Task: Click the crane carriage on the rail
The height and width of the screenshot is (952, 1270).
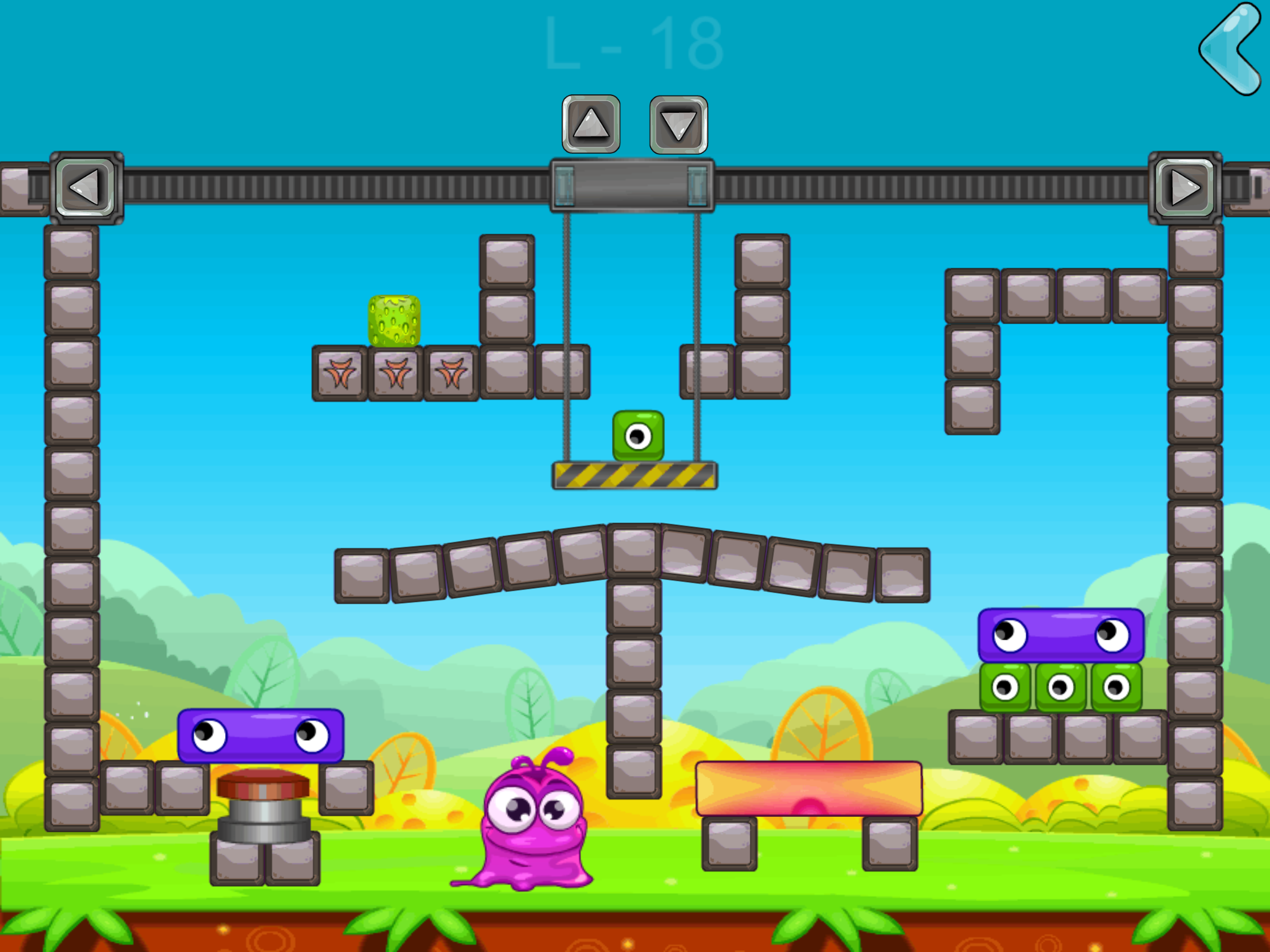Action: (x=631, y=183)
